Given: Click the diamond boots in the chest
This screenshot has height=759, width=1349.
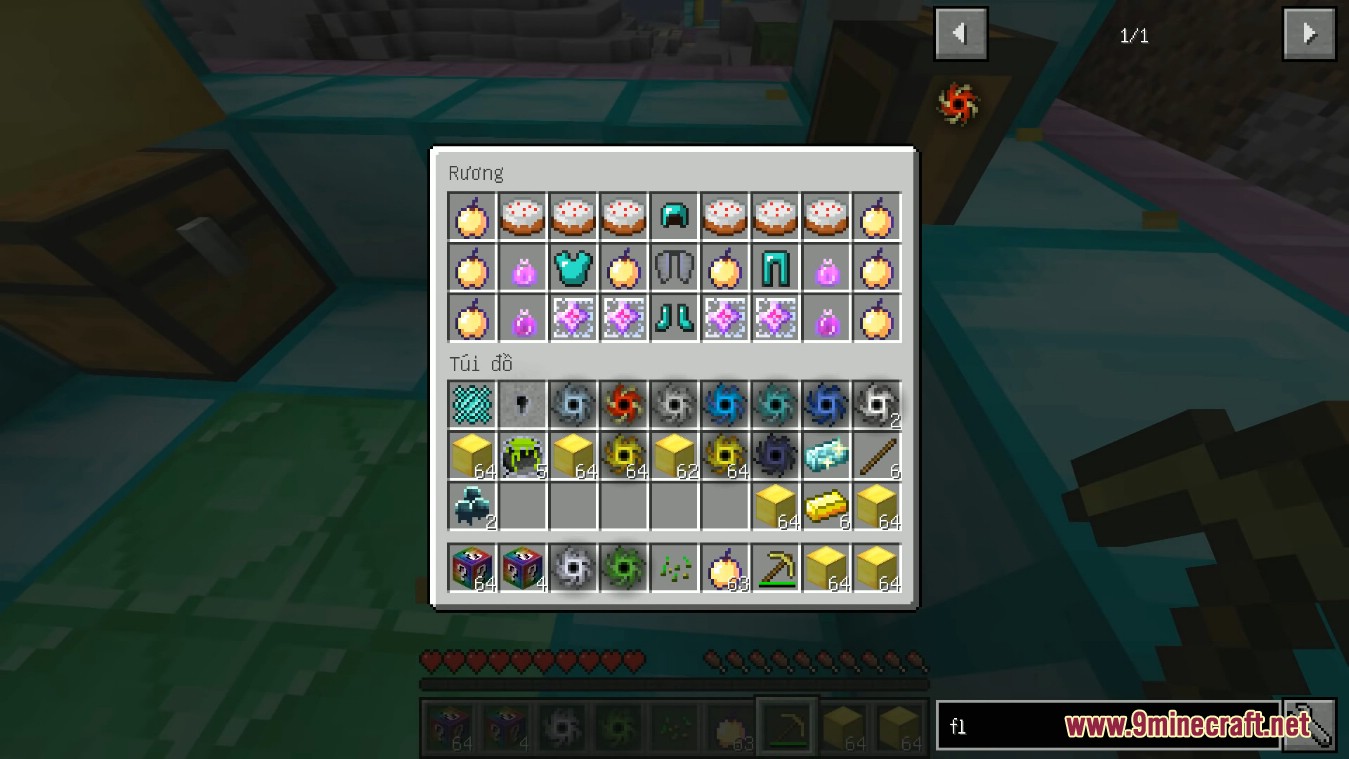Looking at the screenshot, I should tap(674, 317).
